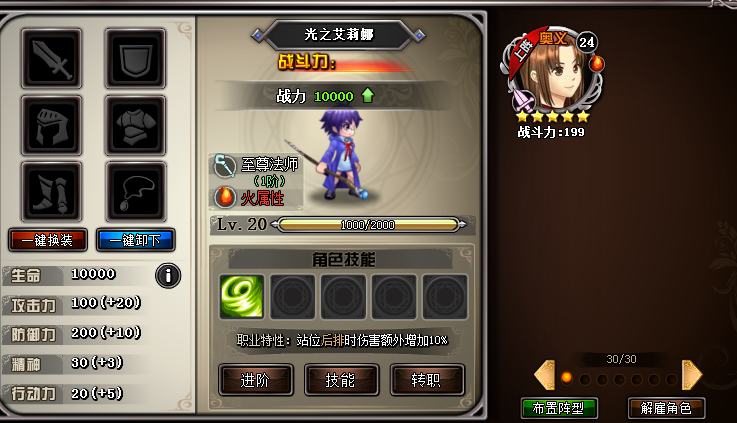The height and width of the screenshot is (423, 737).
Task: Select the shield equipment slot
Action: click(x=135, y=59)
